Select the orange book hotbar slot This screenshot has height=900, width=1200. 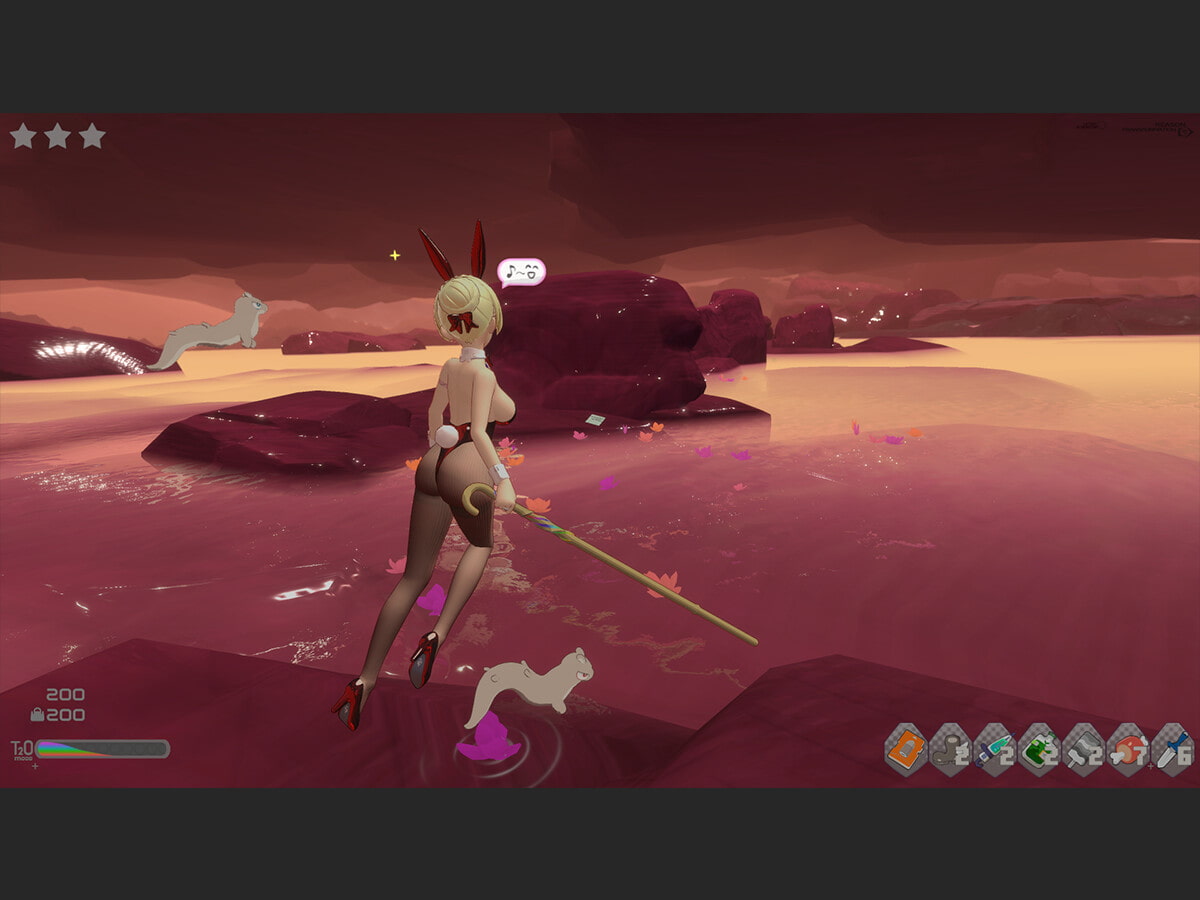pyautogui.click(x=906, y=750)
